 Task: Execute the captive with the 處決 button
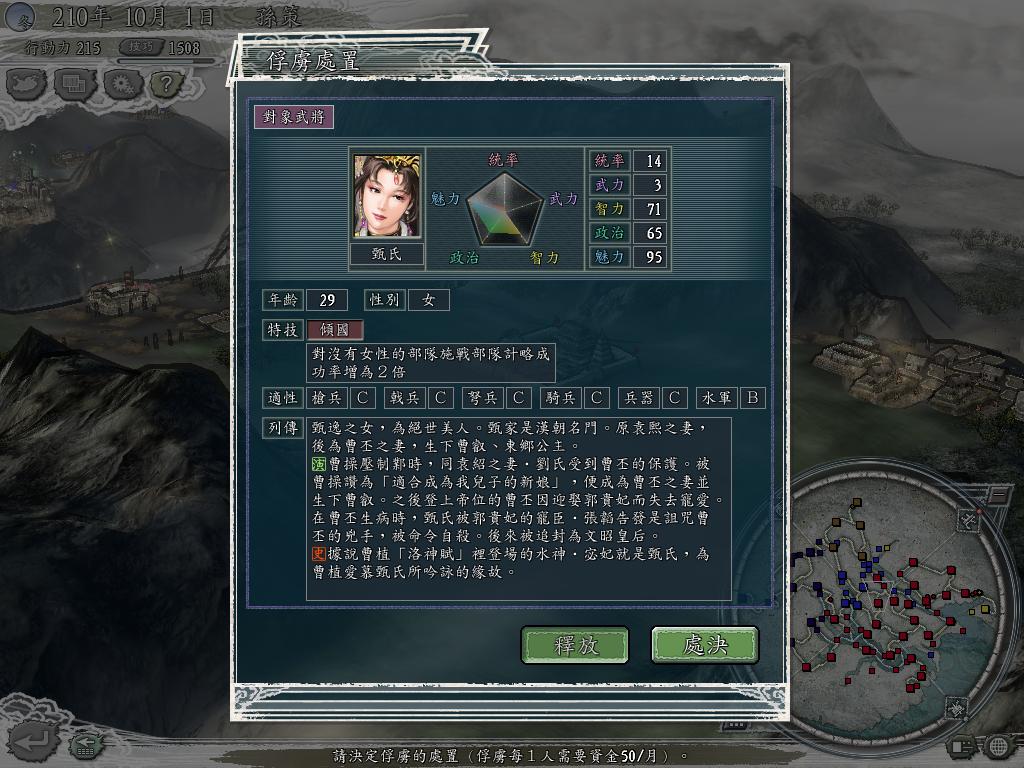pyautogui.click(x=704, y=645)
